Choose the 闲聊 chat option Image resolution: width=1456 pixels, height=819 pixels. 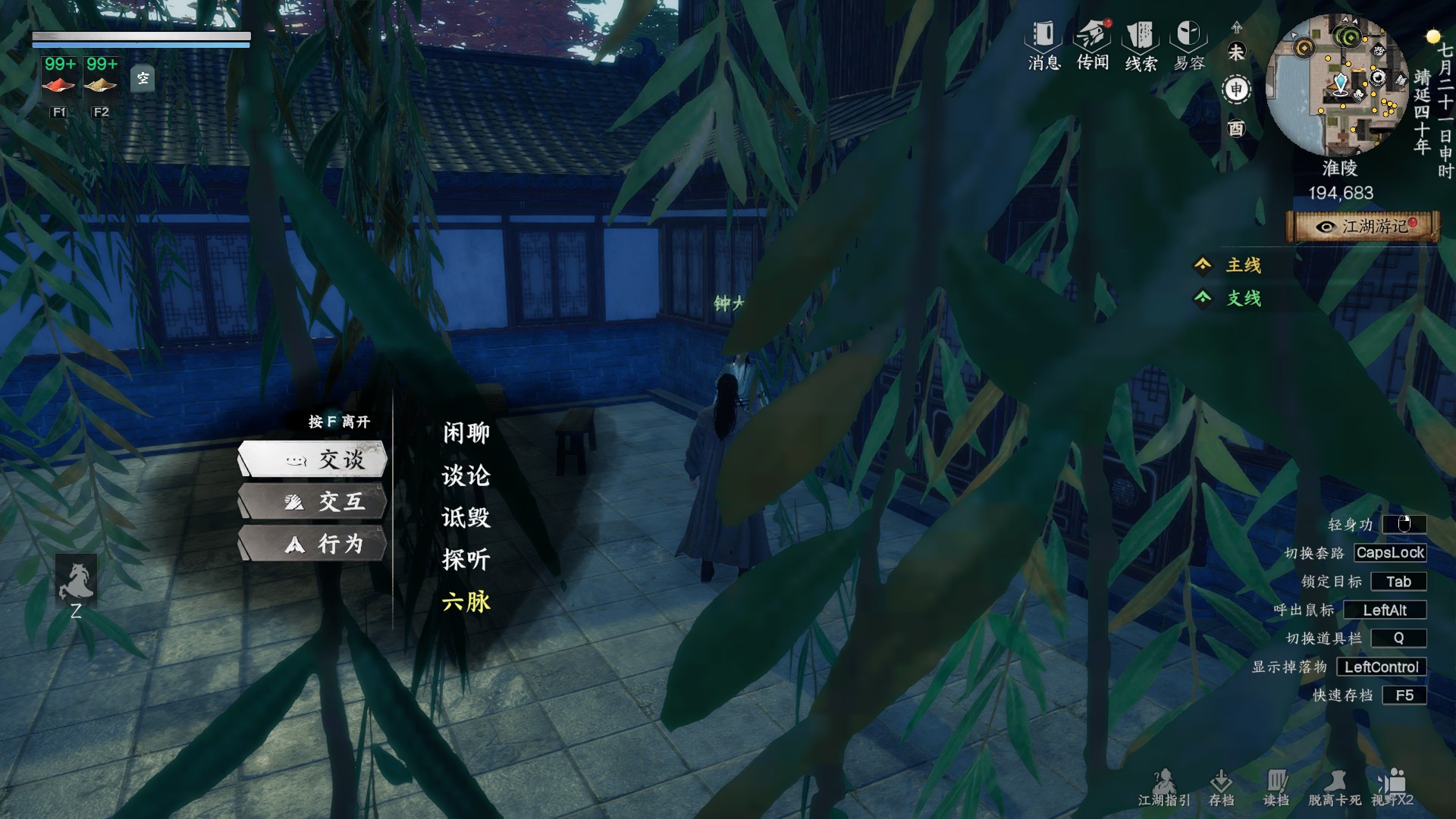tap(466, 433)
